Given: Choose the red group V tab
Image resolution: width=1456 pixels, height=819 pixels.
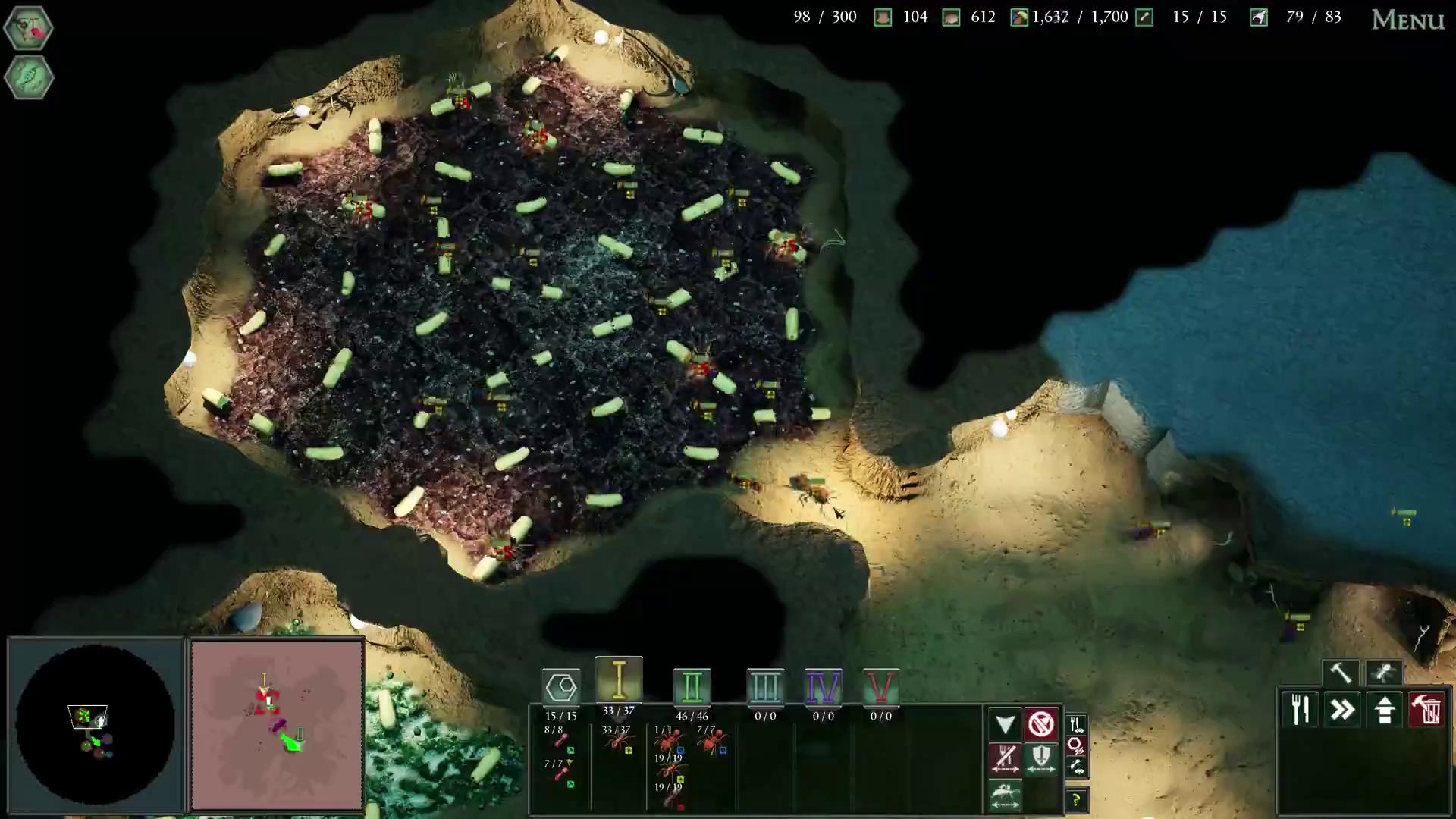Looking at the screenshot, I should point(880,688).
